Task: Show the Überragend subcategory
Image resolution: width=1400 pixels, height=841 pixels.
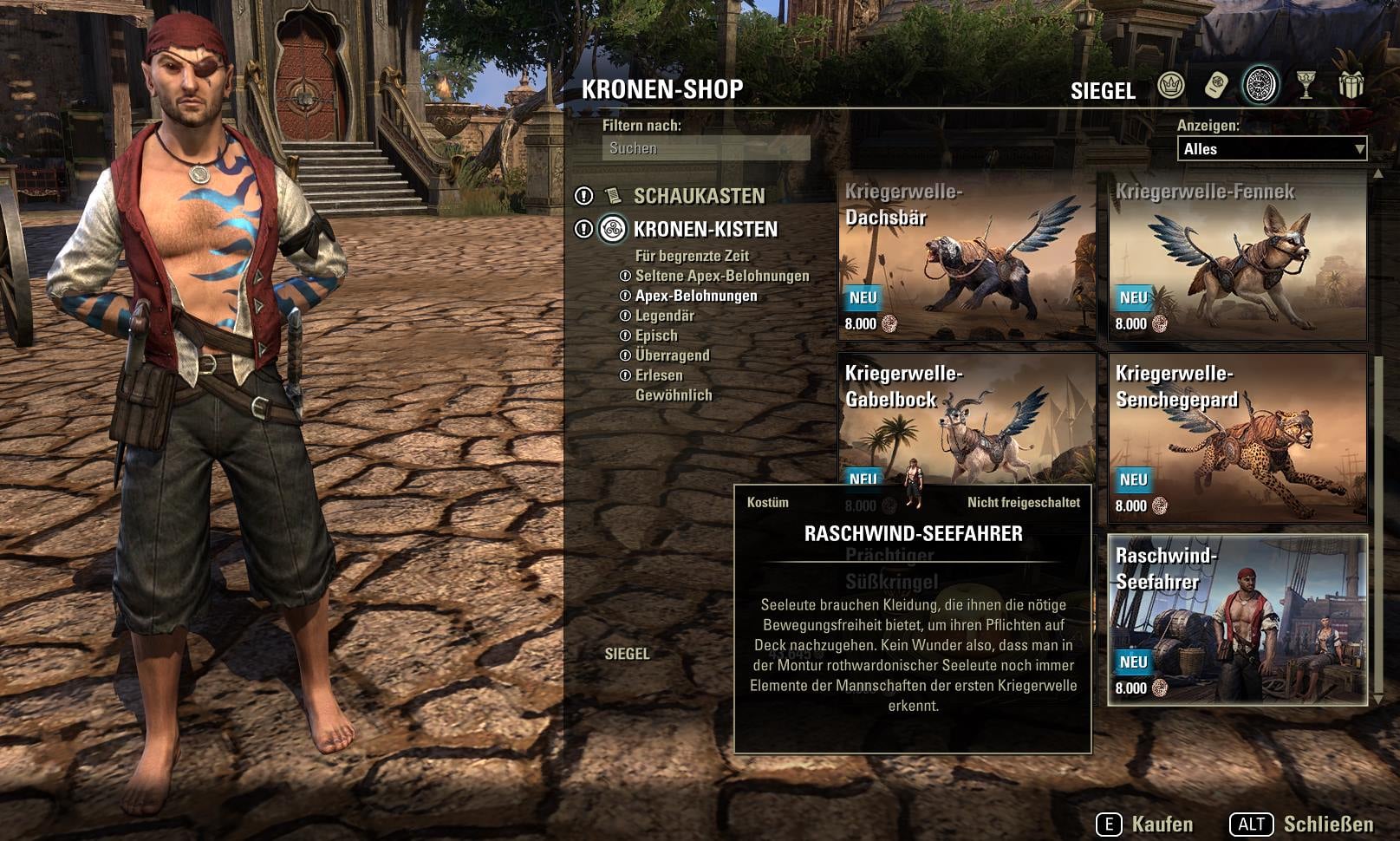Action: click(x=672, y=355)
